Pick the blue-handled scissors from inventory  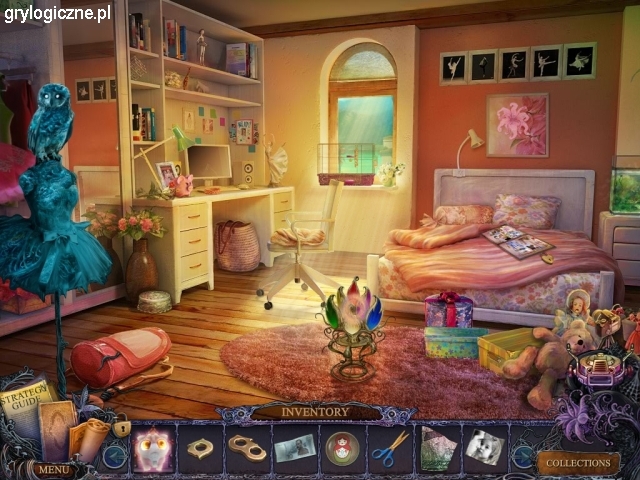[x=390, y=448]
